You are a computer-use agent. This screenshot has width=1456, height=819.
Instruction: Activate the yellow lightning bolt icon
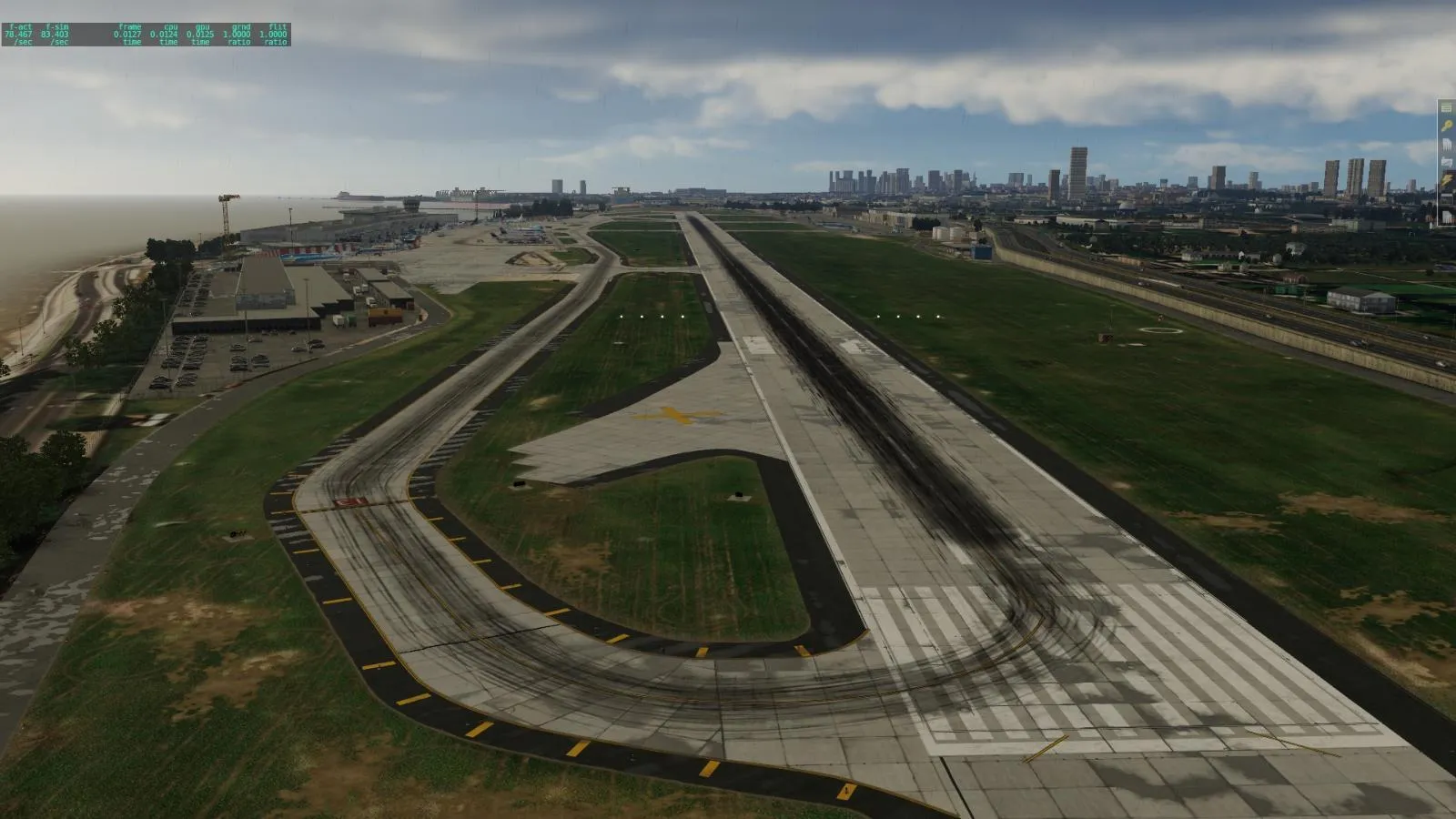tap(1447, 182)
